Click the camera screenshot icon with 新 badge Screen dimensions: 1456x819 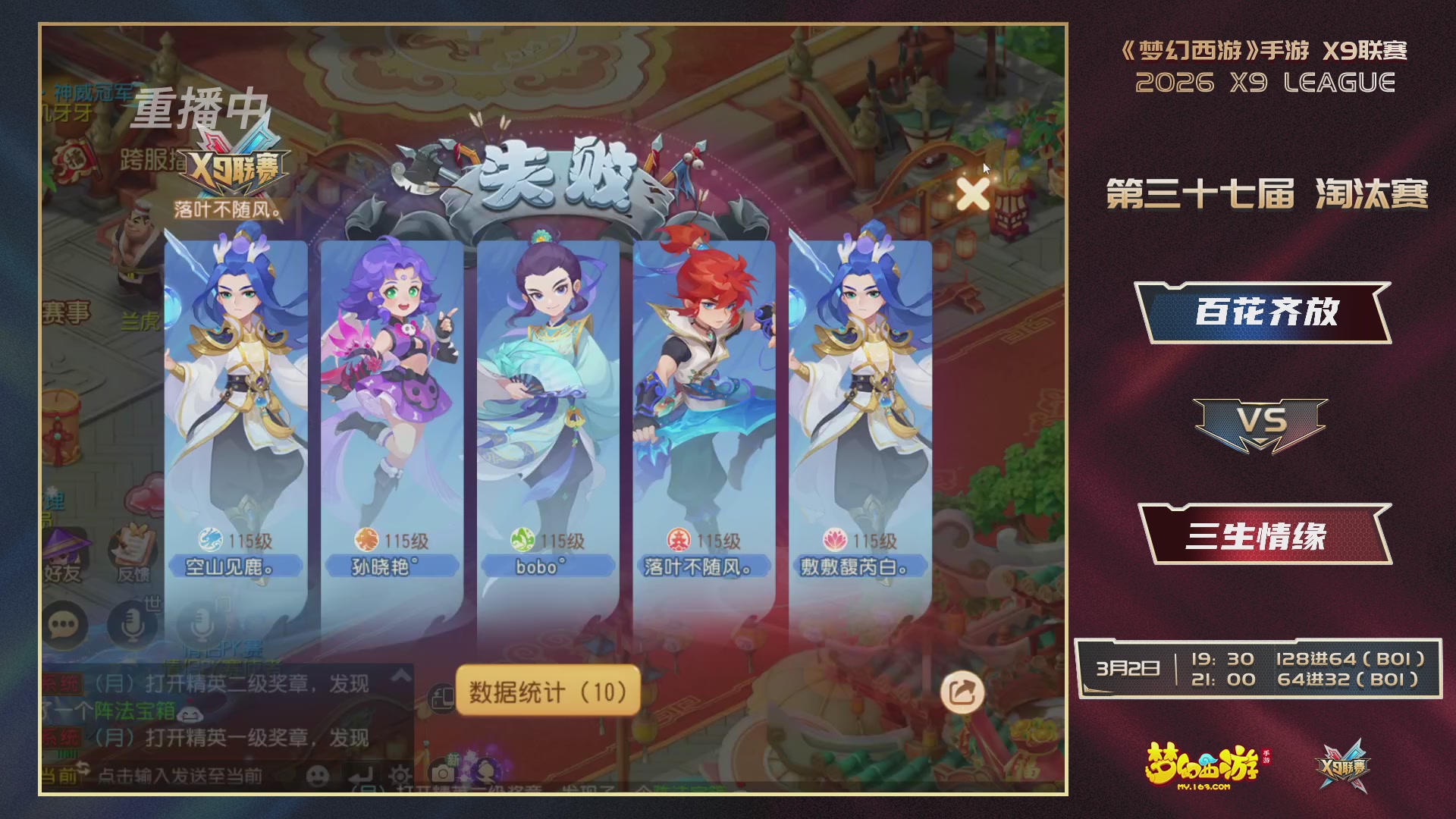pyautogui.click(x=444, y=772)
